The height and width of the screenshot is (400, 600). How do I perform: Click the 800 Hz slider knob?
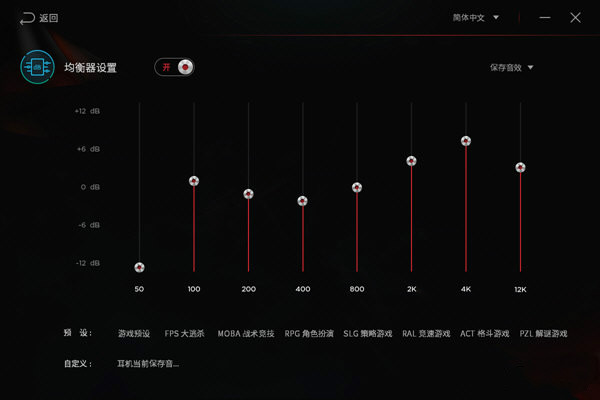click(x=356, y=187)
